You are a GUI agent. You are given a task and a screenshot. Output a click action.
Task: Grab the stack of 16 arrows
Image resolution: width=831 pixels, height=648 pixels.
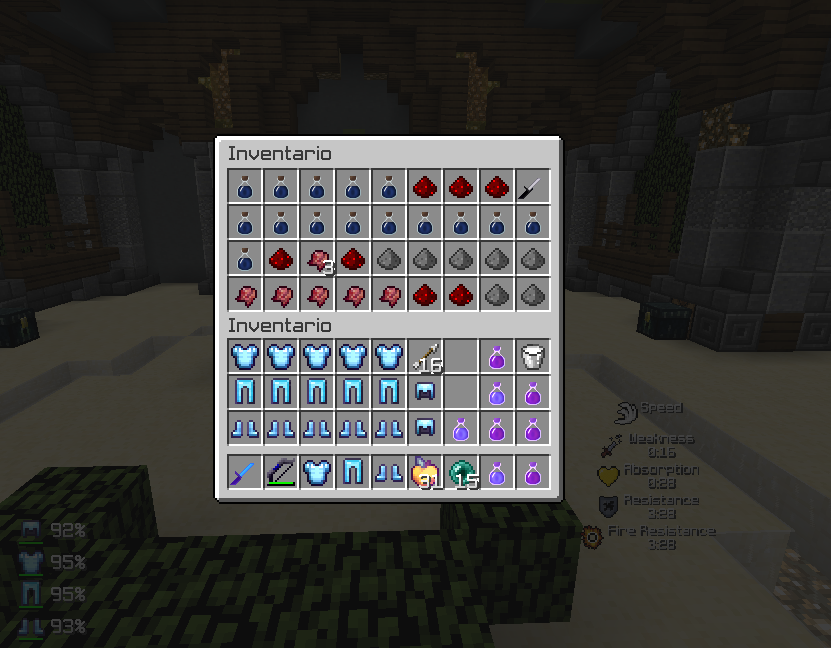click(425, 357)
